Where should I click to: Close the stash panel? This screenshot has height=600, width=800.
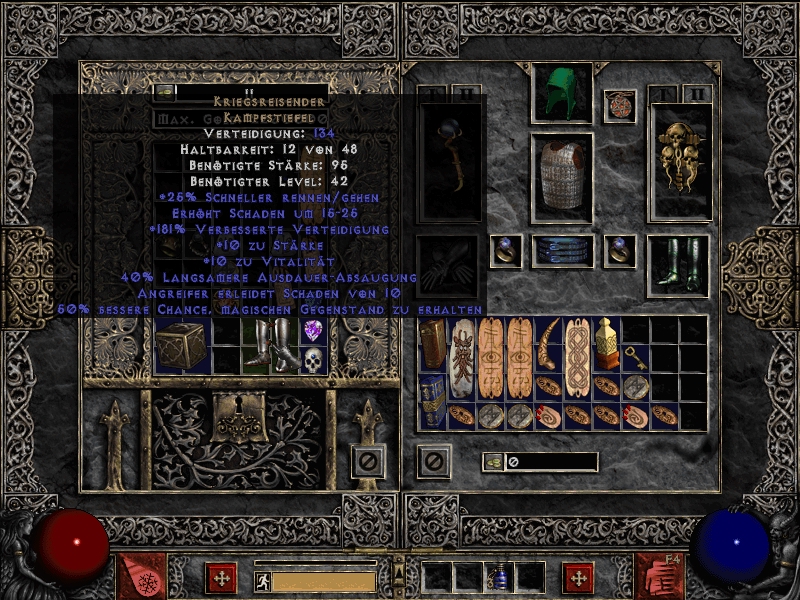[368, 461]
